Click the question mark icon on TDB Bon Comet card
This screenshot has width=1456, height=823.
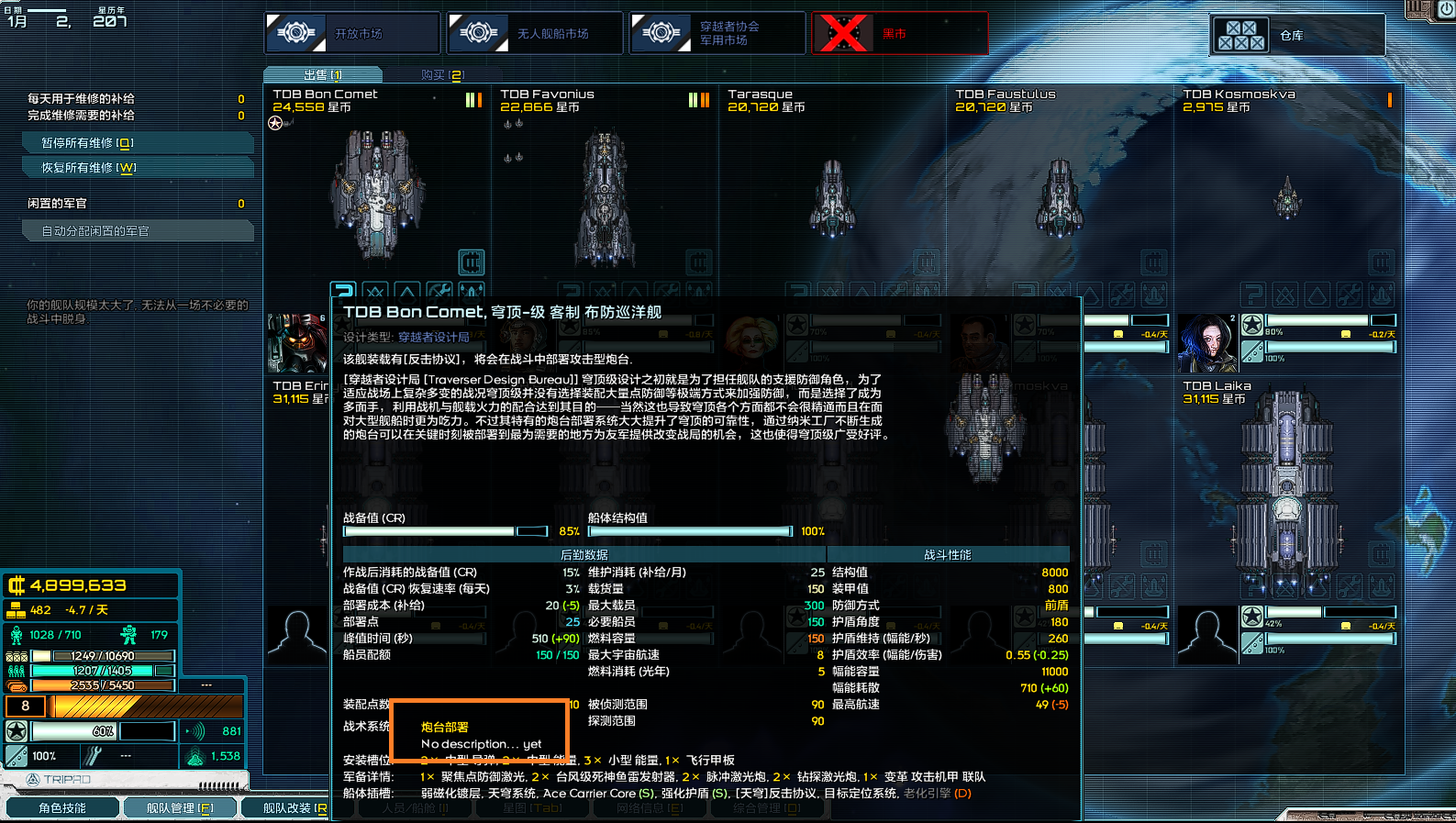344,292
